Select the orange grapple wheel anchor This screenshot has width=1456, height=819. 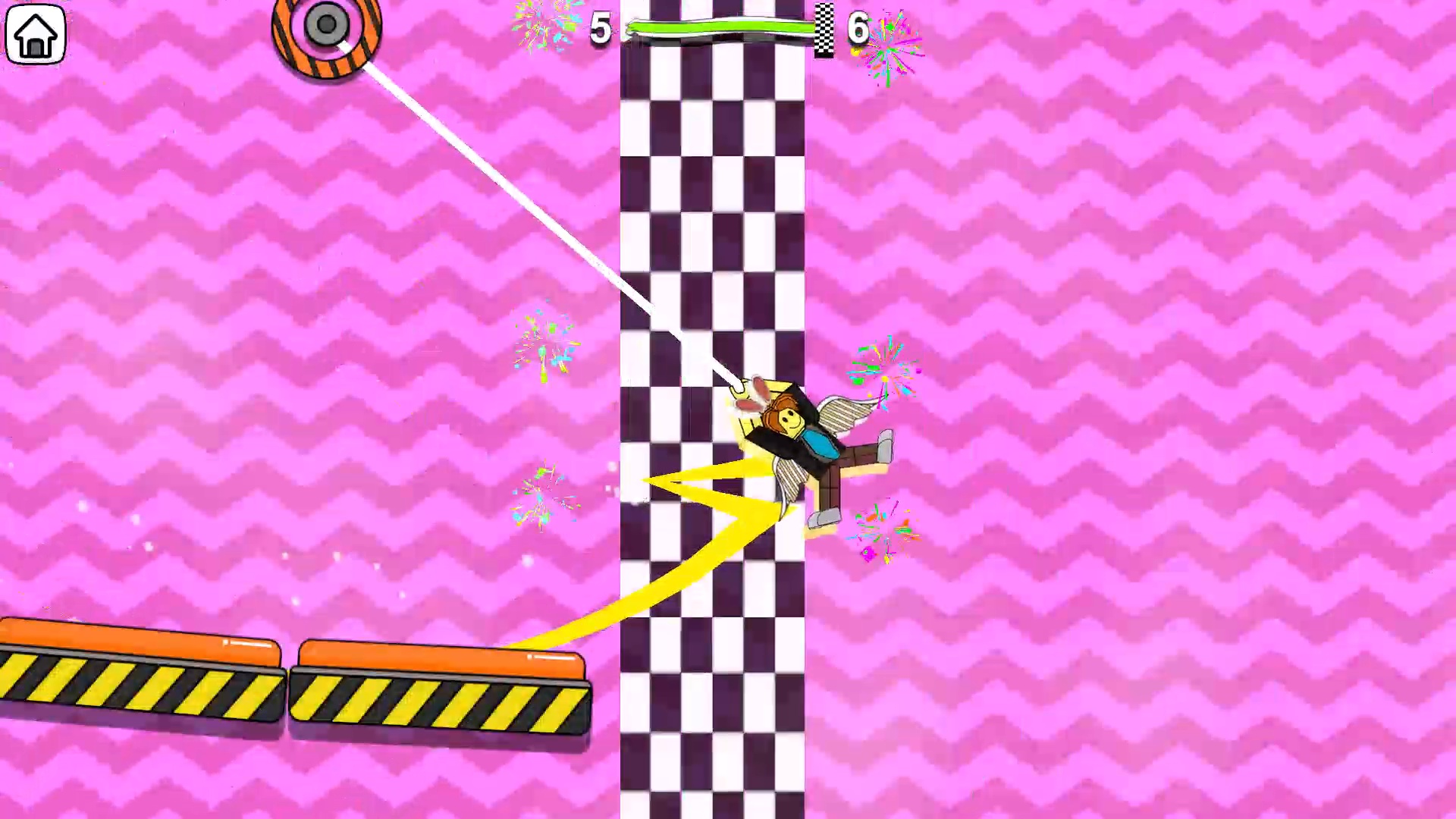pos(328,27)
